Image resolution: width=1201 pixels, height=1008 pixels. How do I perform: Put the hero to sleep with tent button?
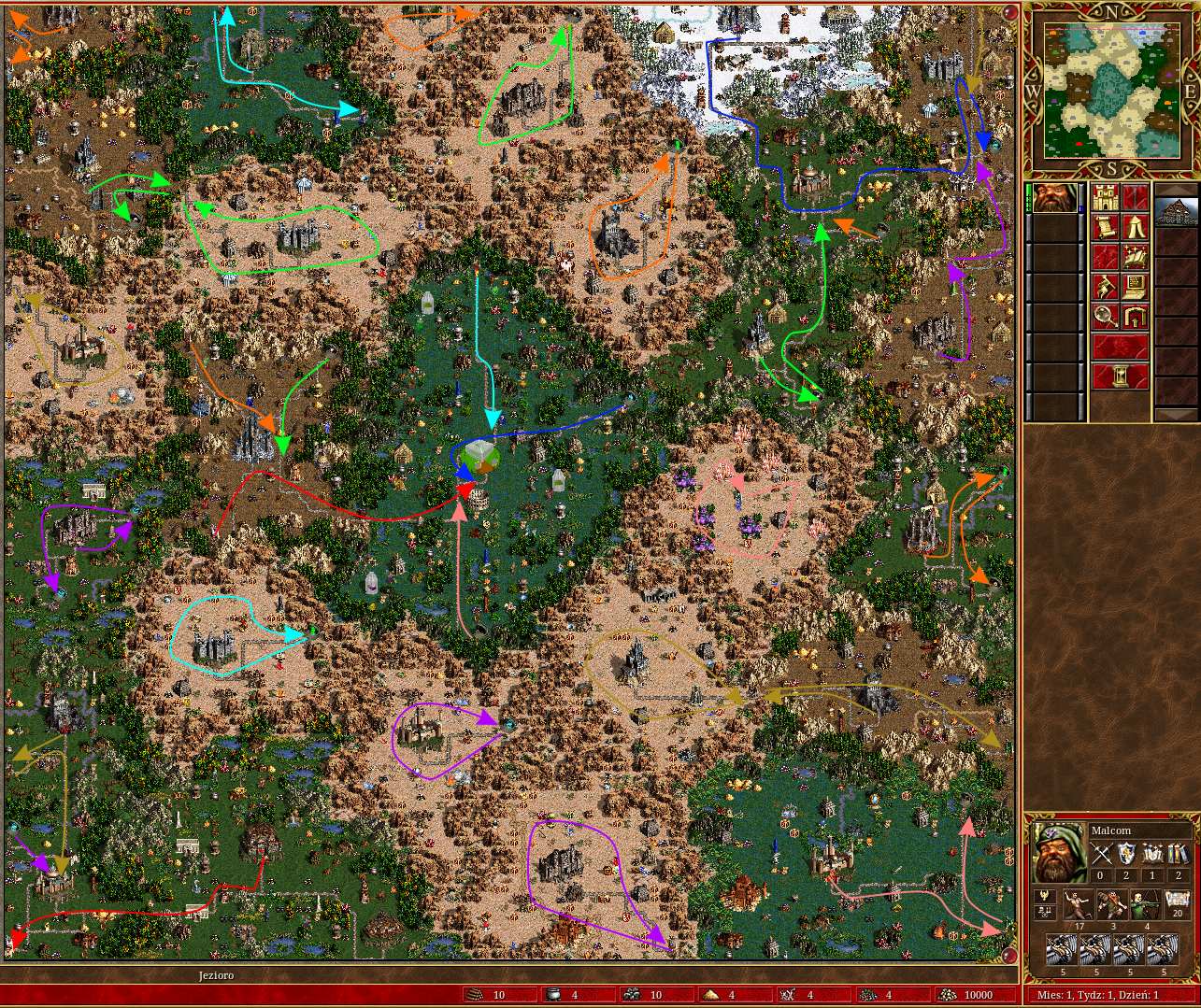pos(1135,227)
